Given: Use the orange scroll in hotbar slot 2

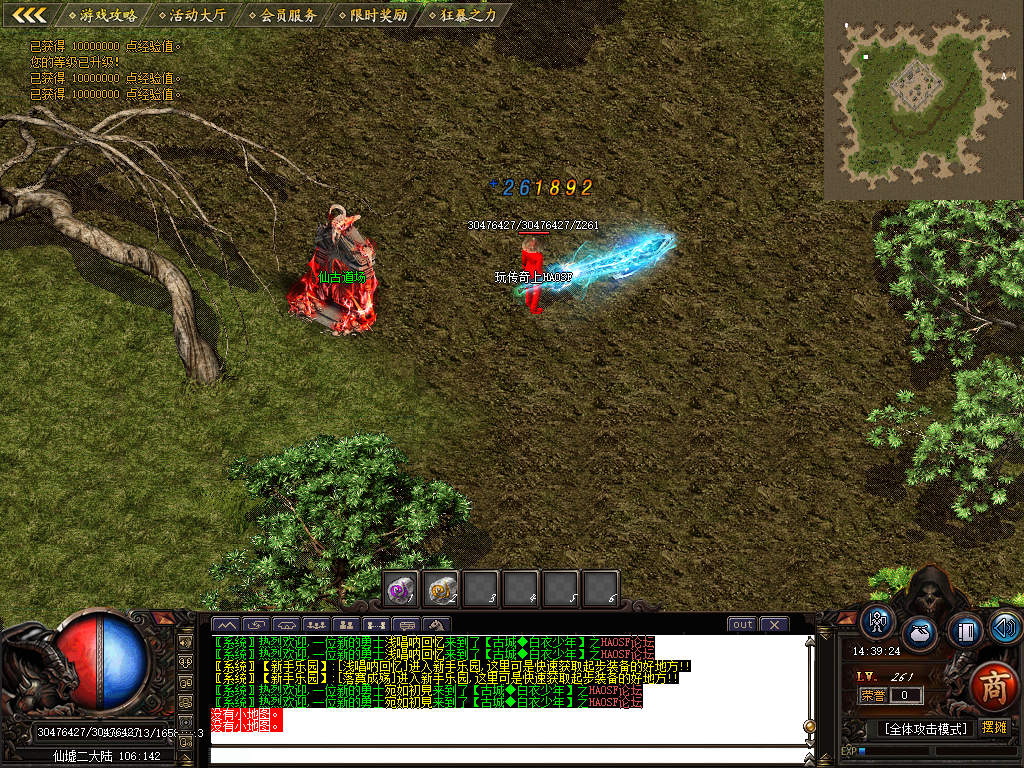Looking at the screenshot, I should (x=440, y=589).
